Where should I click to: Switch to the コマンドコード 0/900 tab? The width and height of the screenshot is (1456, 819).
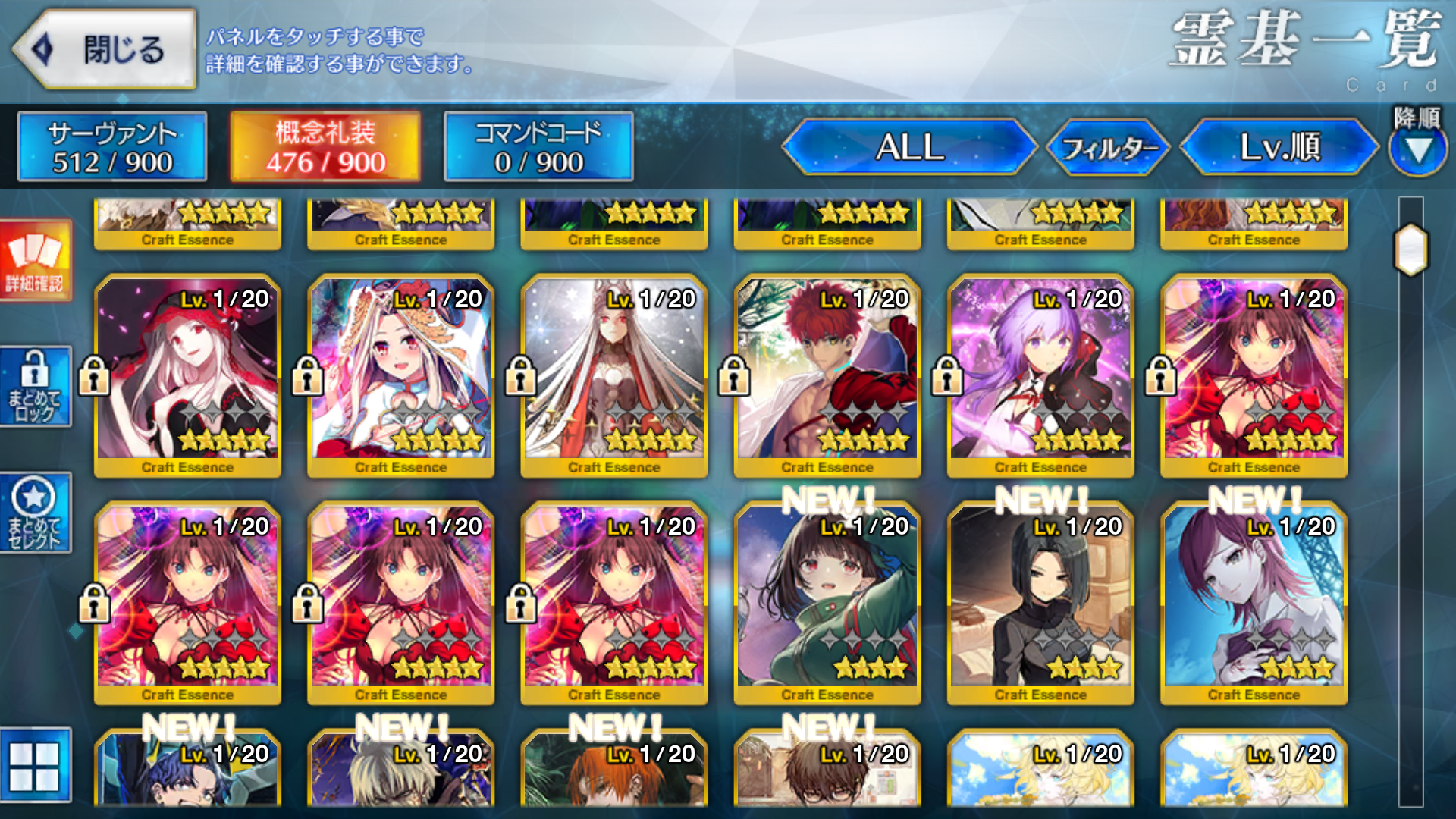point(538,146)
